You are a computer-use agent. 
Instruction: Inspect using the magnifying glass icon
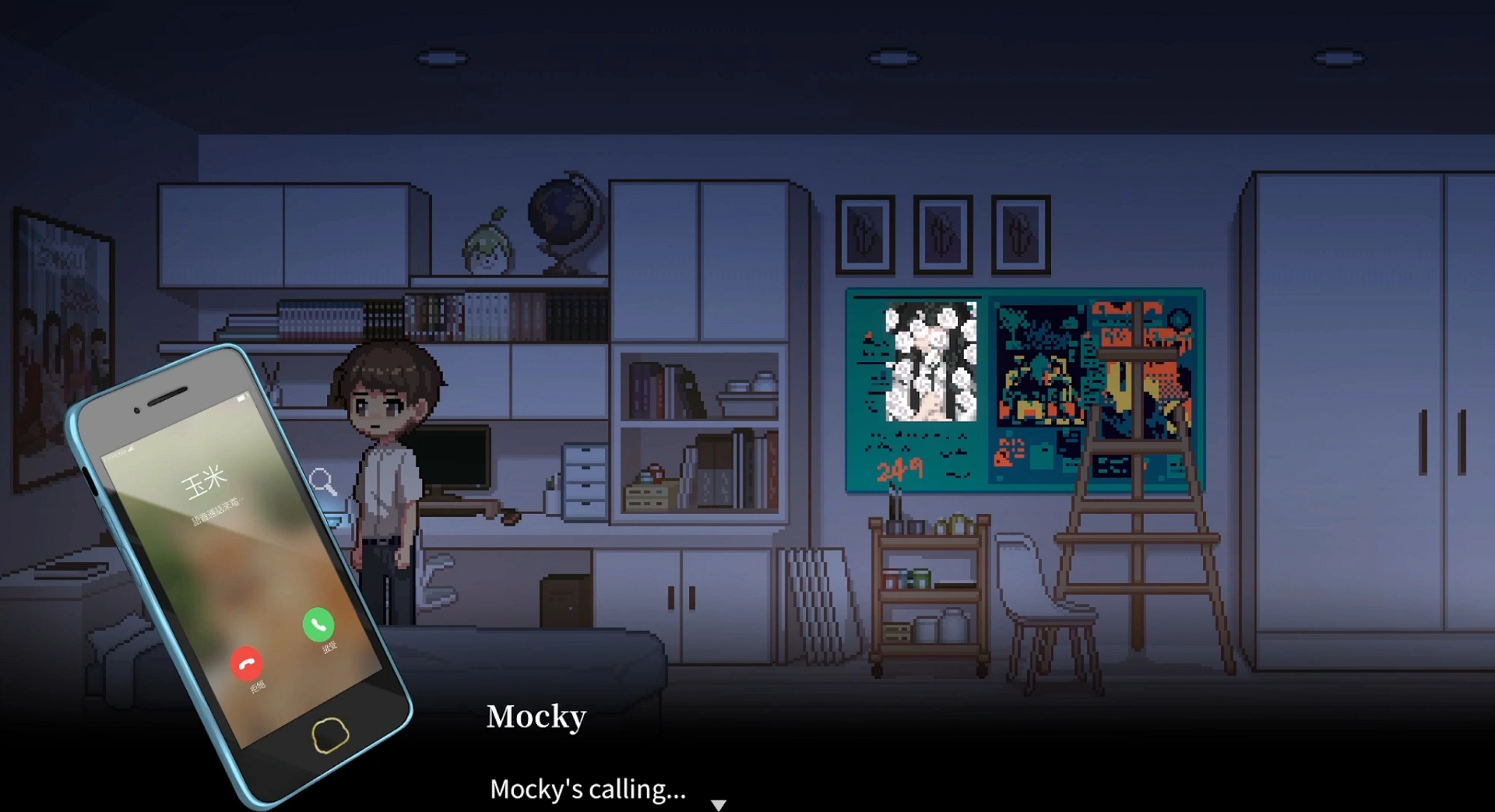click(323, 482)
